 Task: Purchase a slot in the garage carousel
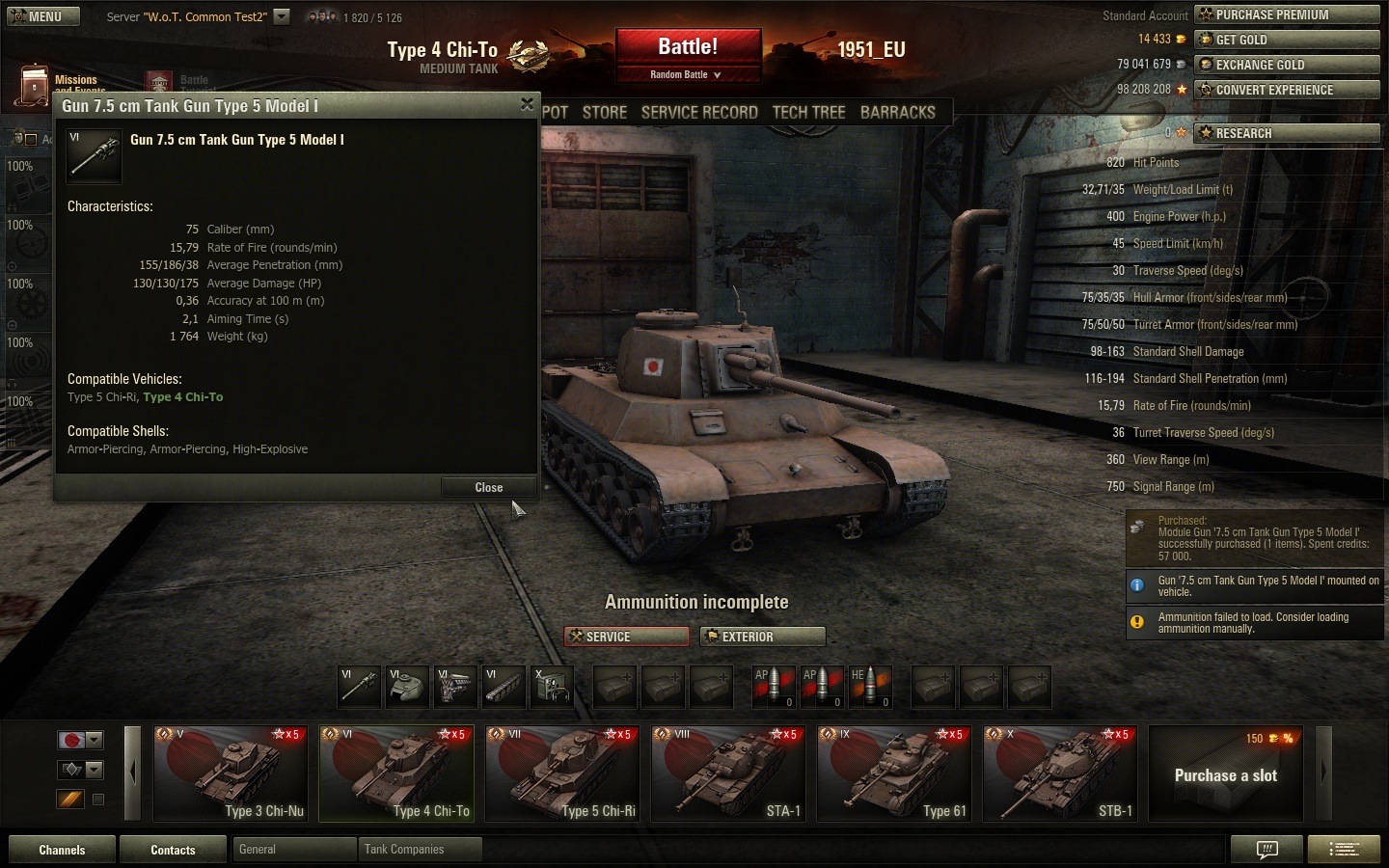tap(1225, 774)
